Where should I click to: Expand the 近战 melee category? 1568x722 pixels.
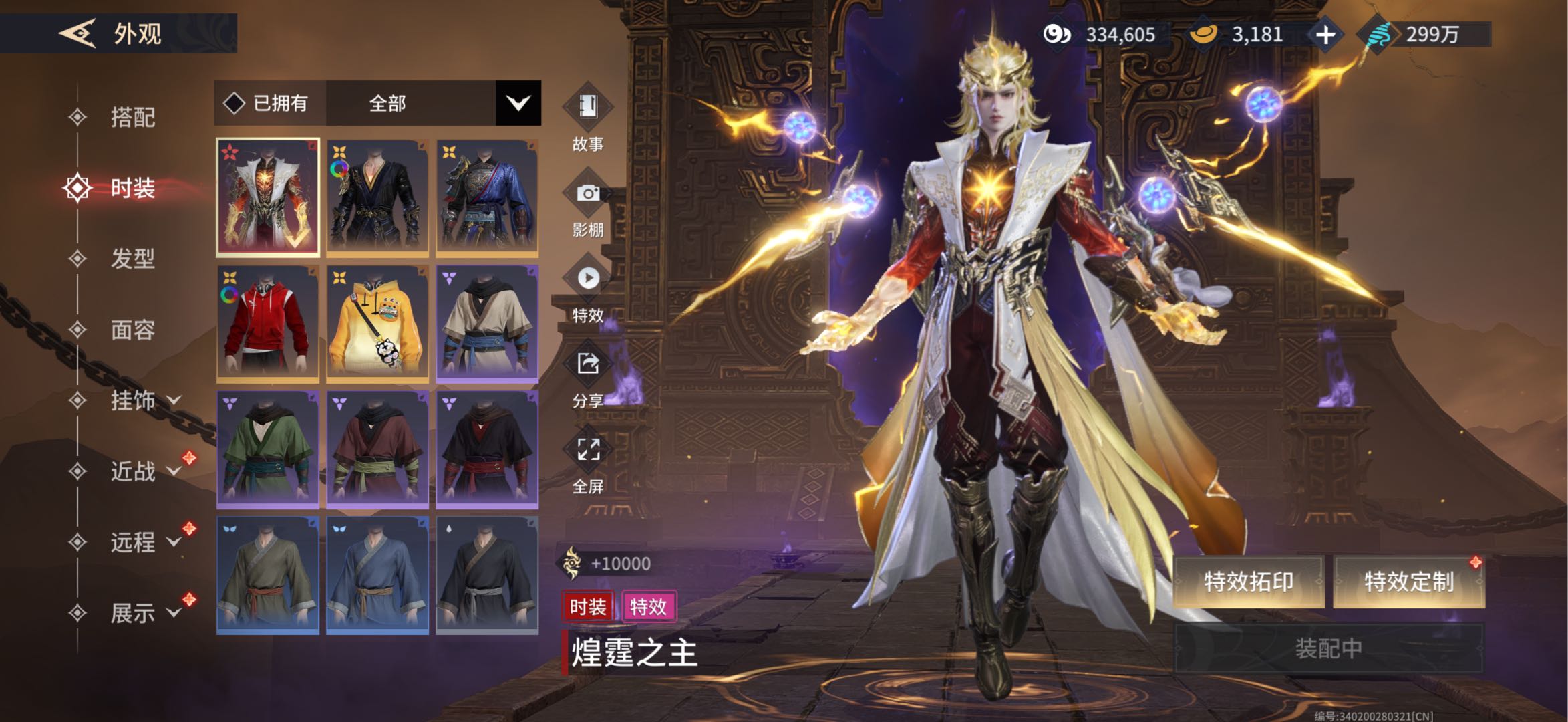tap(144, 471)
